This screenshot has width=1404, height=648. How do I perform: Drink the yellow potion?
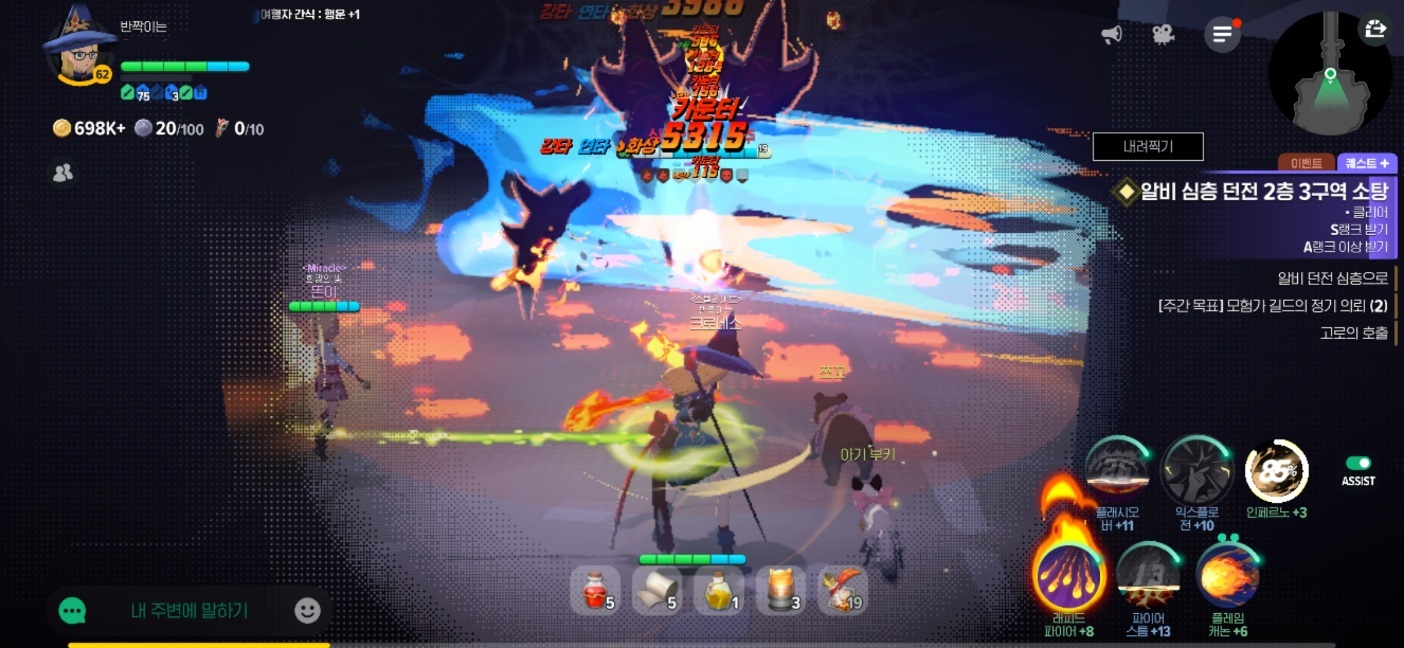(718, 590)
